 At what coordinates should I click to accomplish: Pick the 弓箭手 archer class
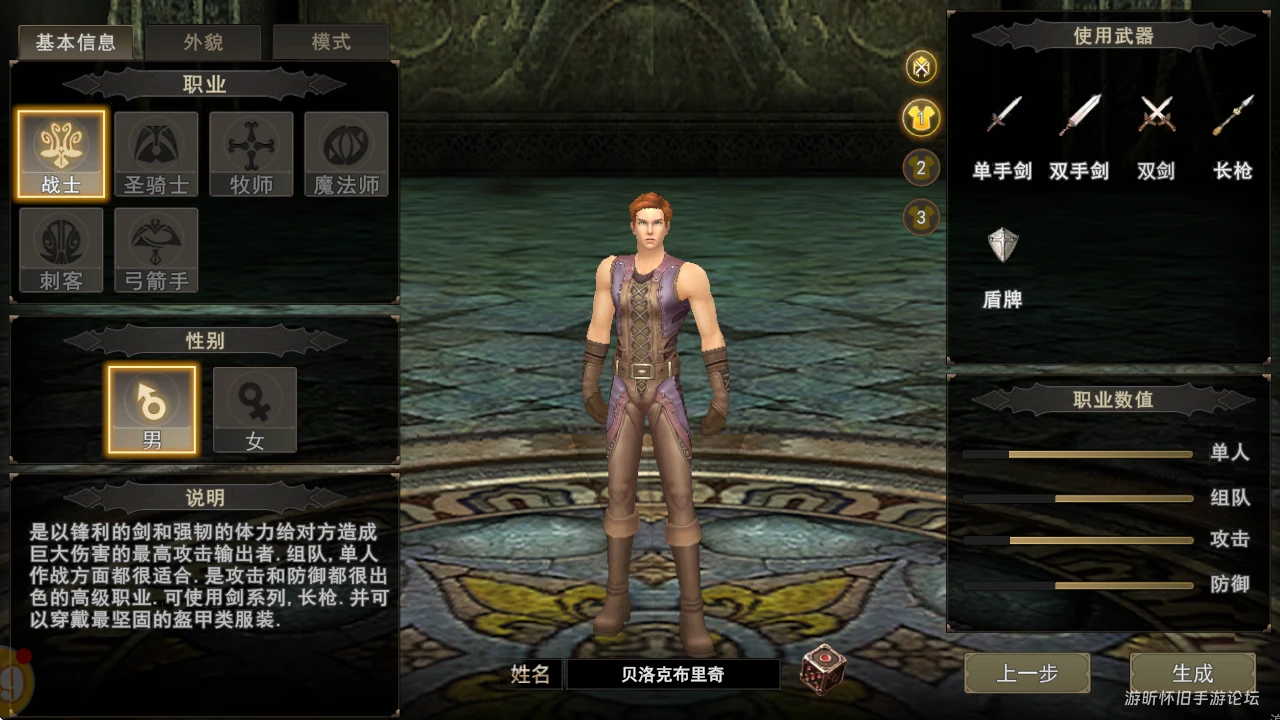point(156,250)
